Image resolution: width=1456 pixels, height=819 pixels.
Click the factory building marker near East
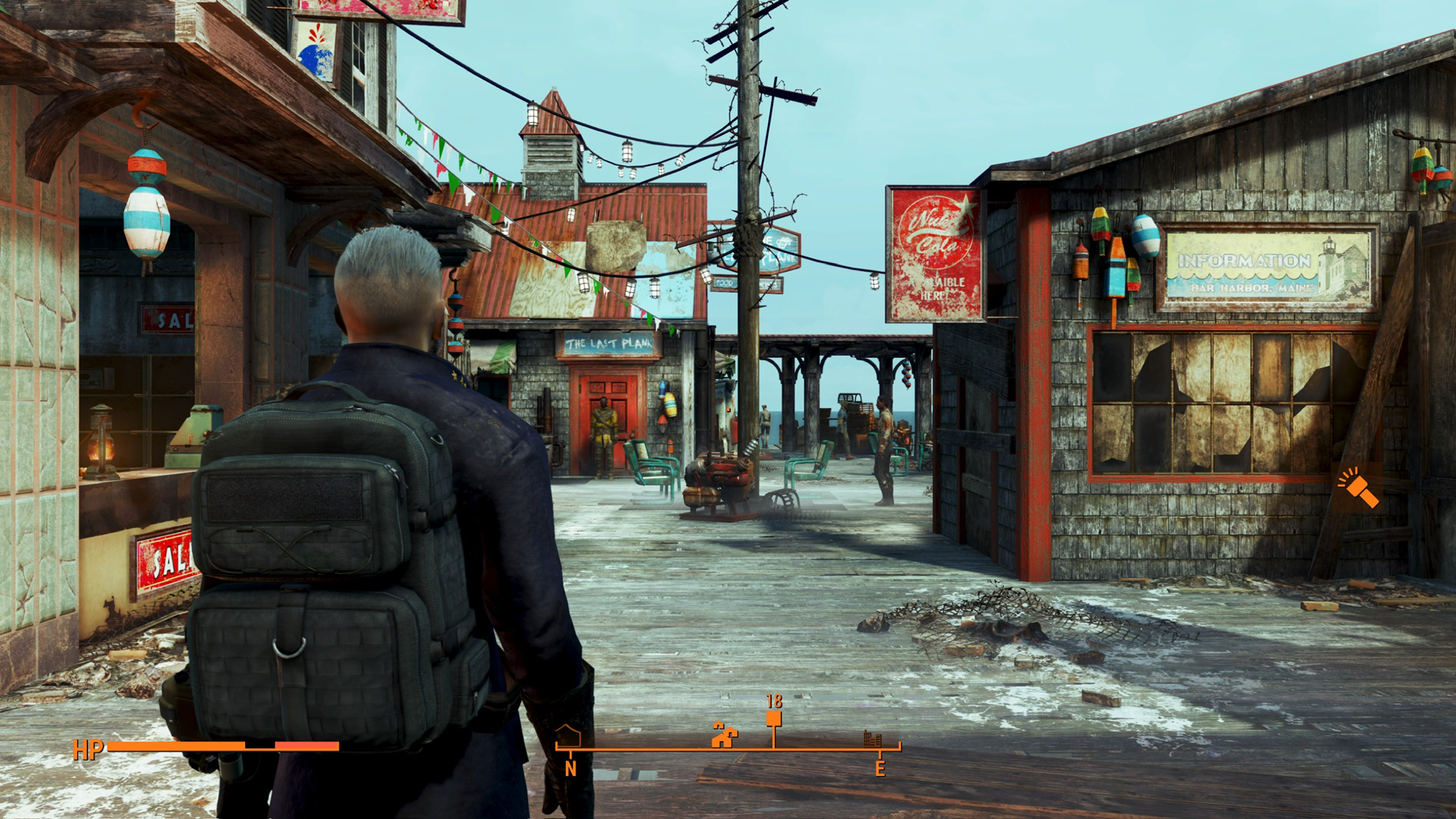coord(872,739)
